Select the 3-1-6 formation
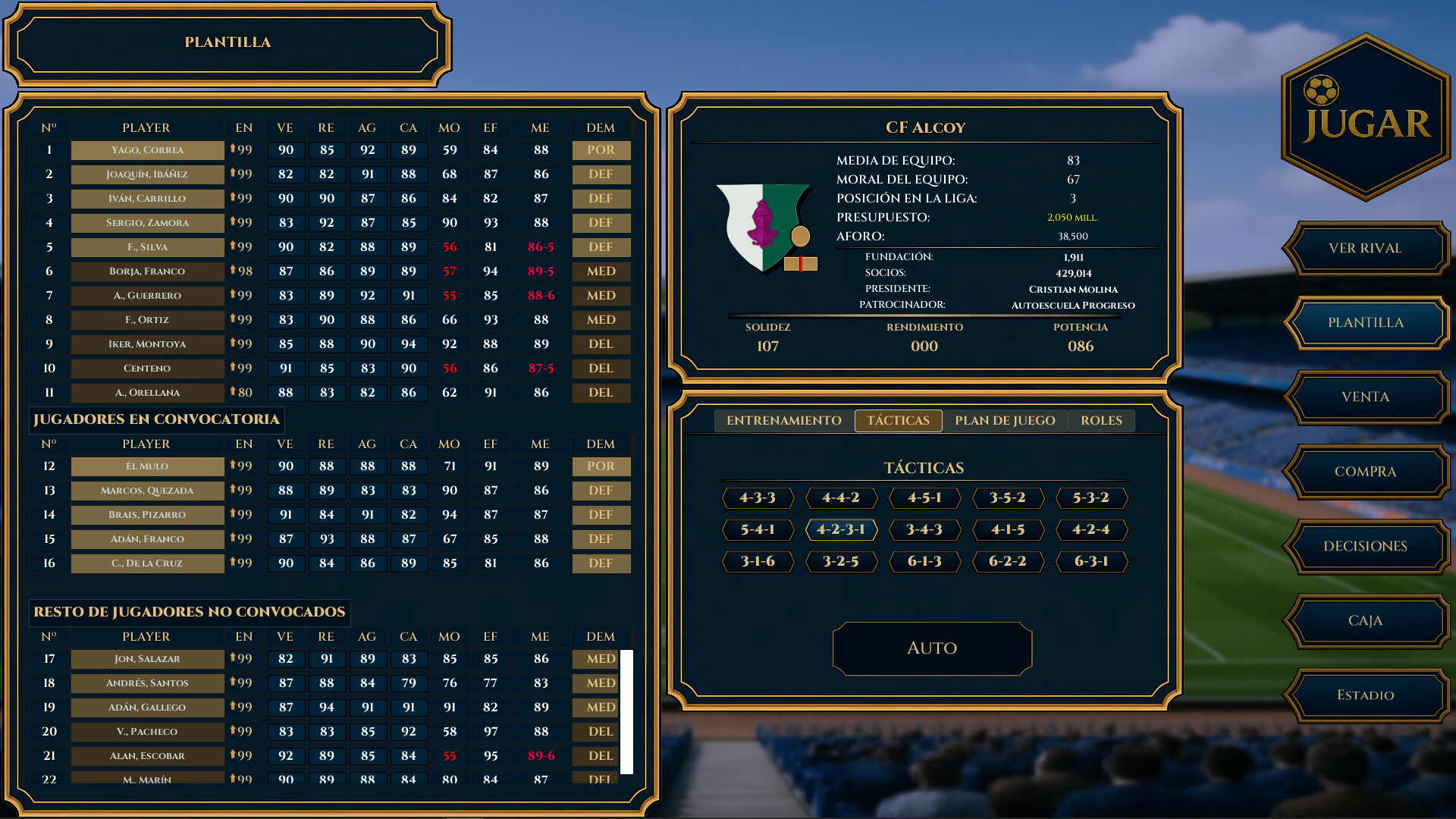The image size is (1456, 819). 758,561
